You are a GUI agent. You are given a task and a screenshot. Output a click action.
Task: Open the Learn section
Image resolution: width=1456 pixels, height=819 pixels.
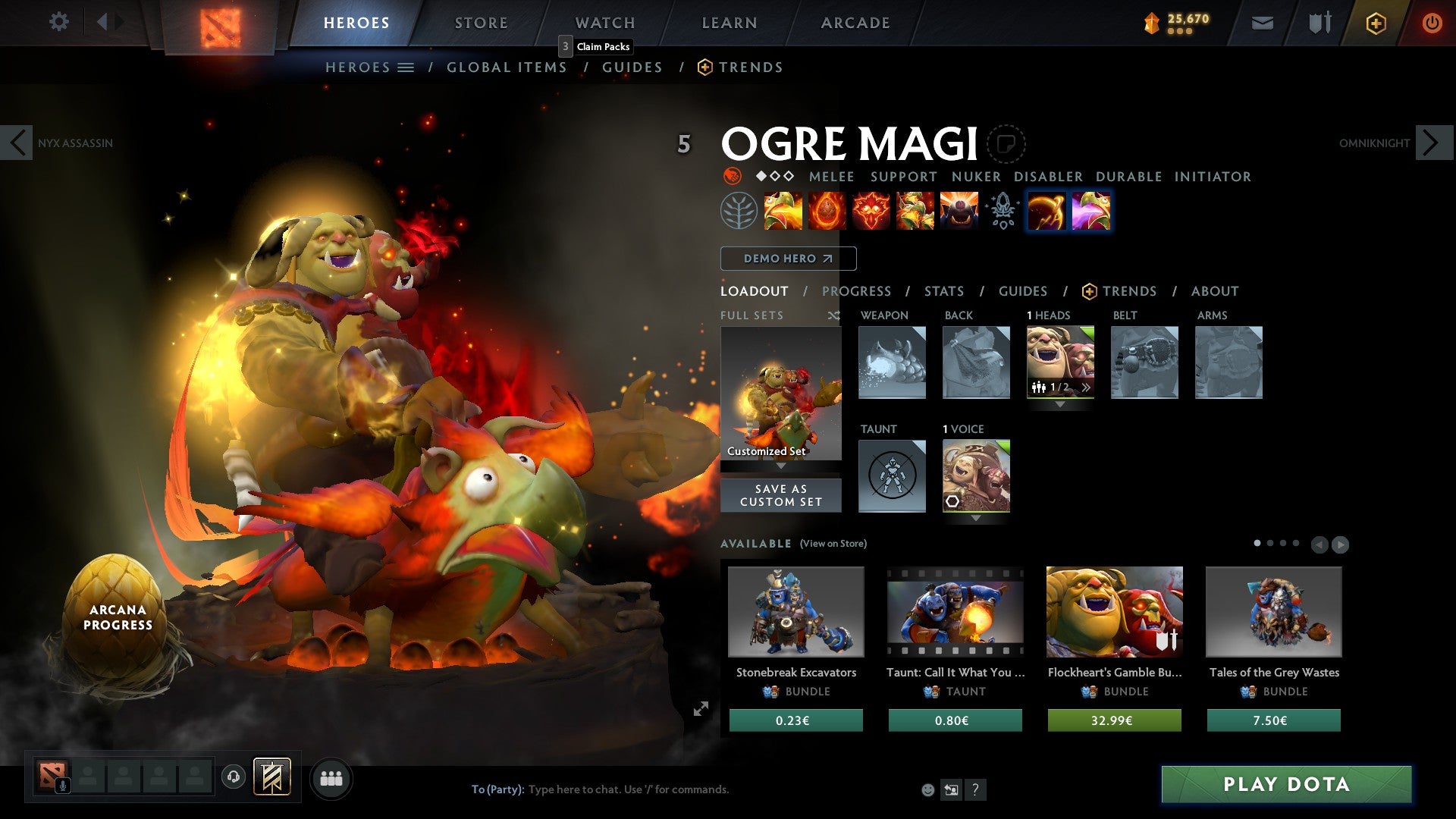pyautogui.click(x=729, y=23)
